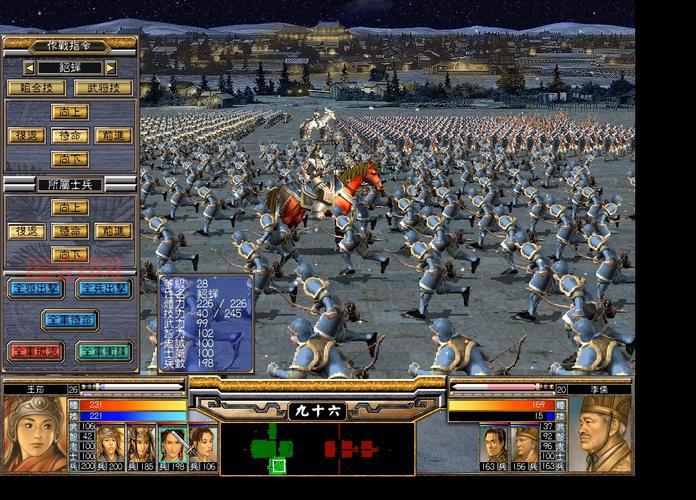Viewport: 696px width, 500px height.
Task: Click 向上 in the 所屬士兵 soldier section
Action: coord(70,208)
